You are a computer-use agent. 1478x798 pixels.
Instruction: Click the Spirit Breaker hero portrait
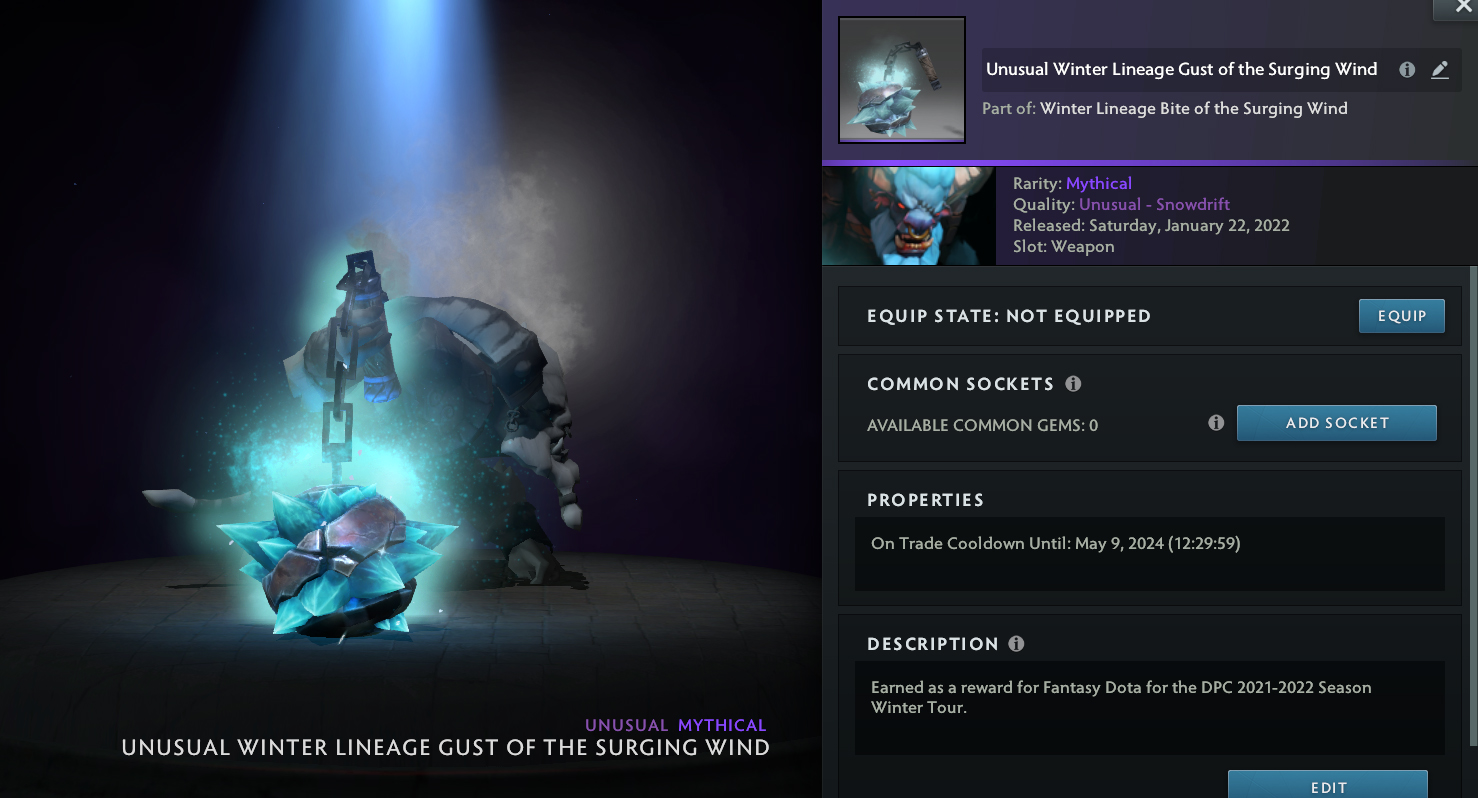(908, 216)
